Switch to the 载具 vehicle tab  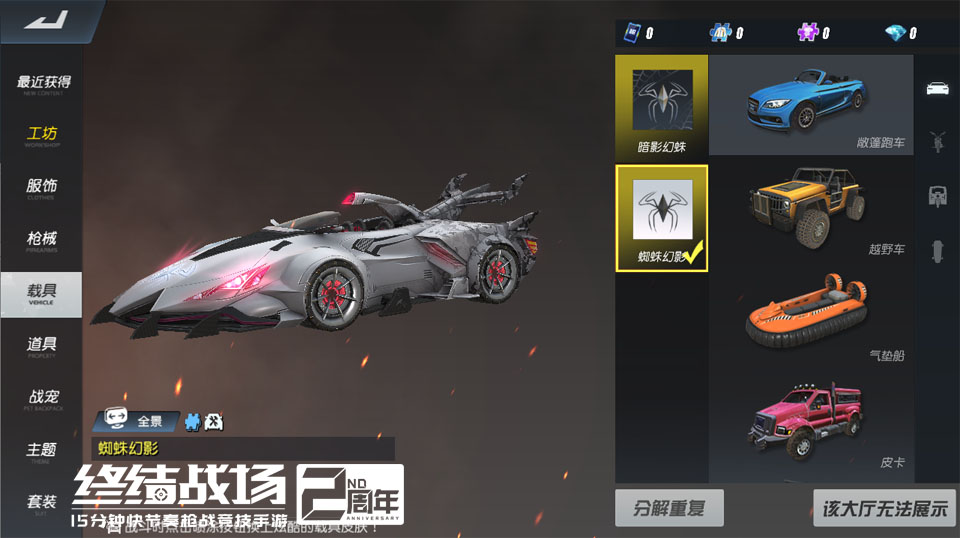click(x=42, y=293)
